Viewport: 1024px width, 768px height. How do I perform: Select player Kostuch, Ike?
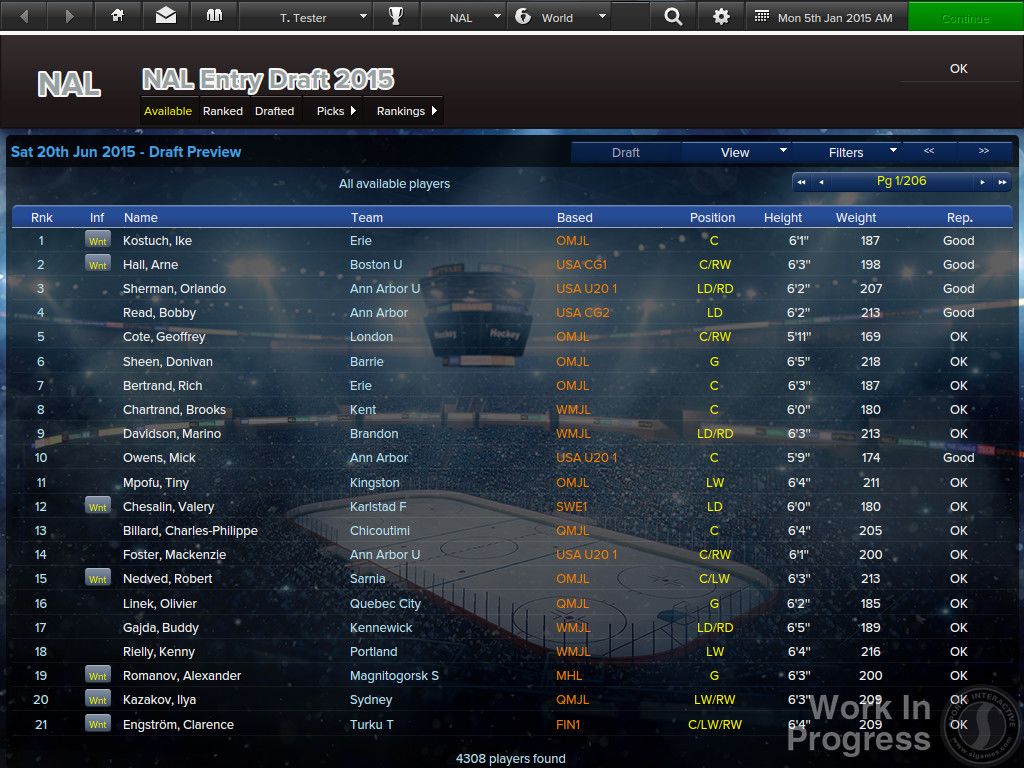157,241
